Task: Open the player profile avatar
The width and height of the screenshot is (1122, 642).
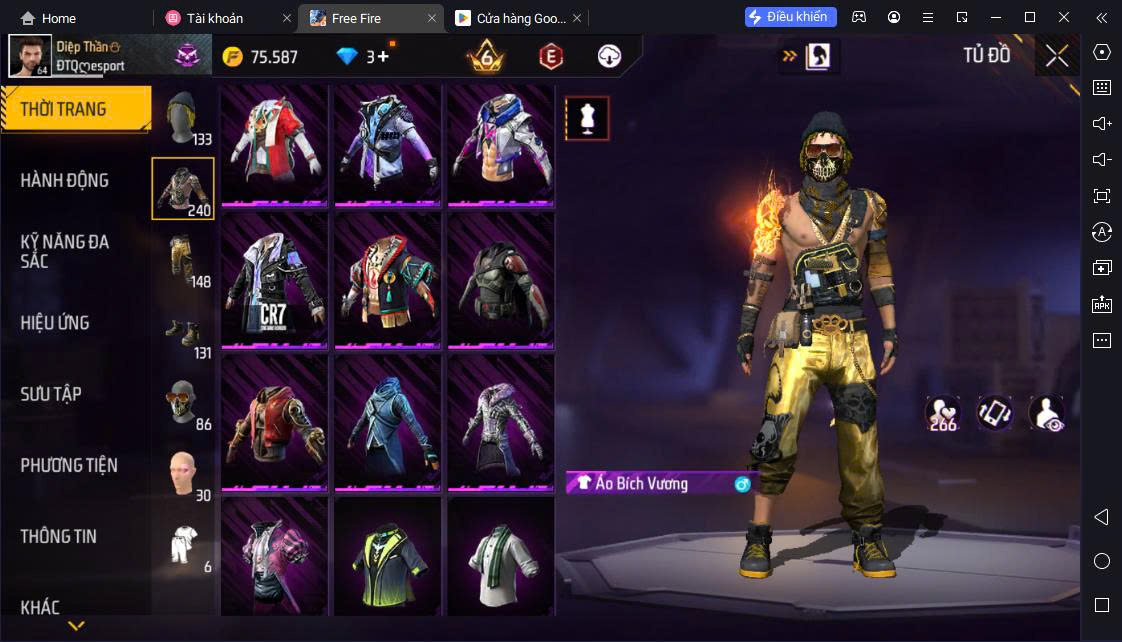Action: click(30, 56)
